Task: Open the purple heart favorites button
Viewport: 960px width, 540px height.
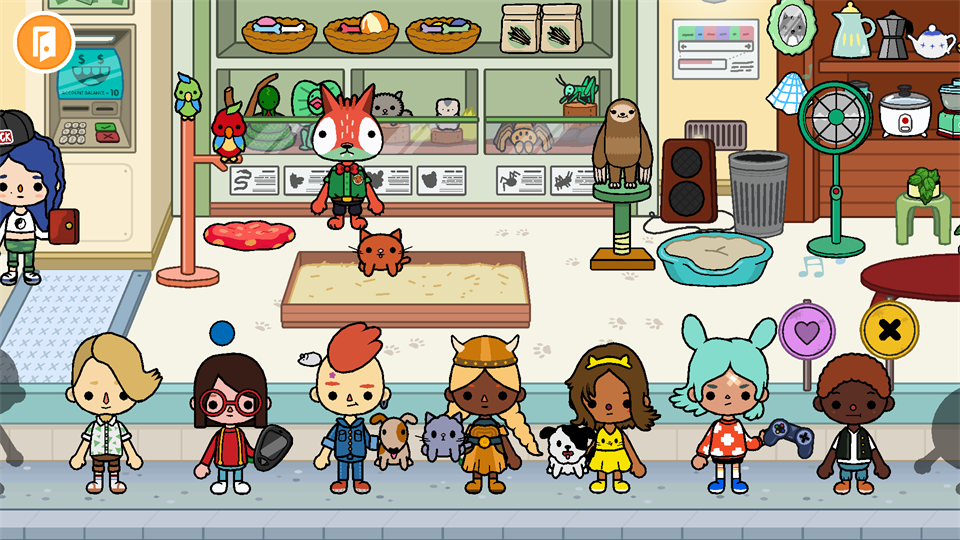Action: [x=806, y=329]
